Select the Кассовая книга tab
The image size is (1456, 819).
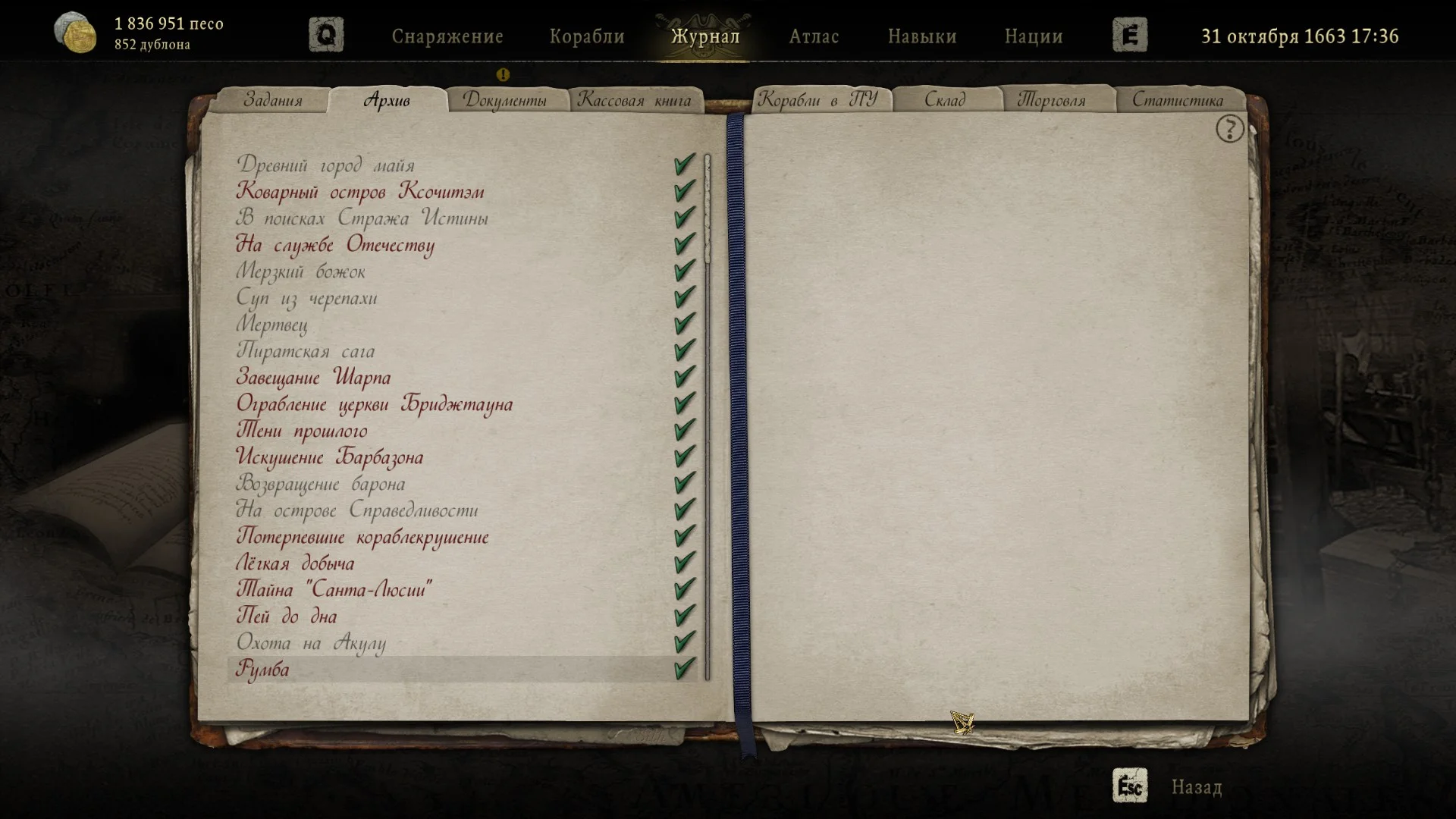tap(635, 100)
